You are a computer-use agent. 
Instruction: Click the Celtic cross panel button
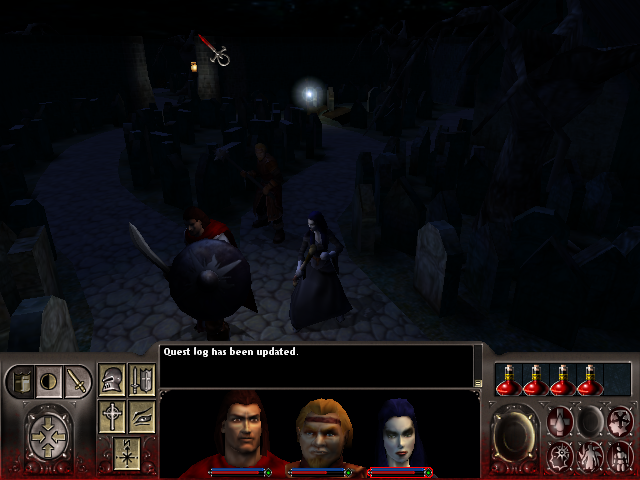tap(112, 416)
